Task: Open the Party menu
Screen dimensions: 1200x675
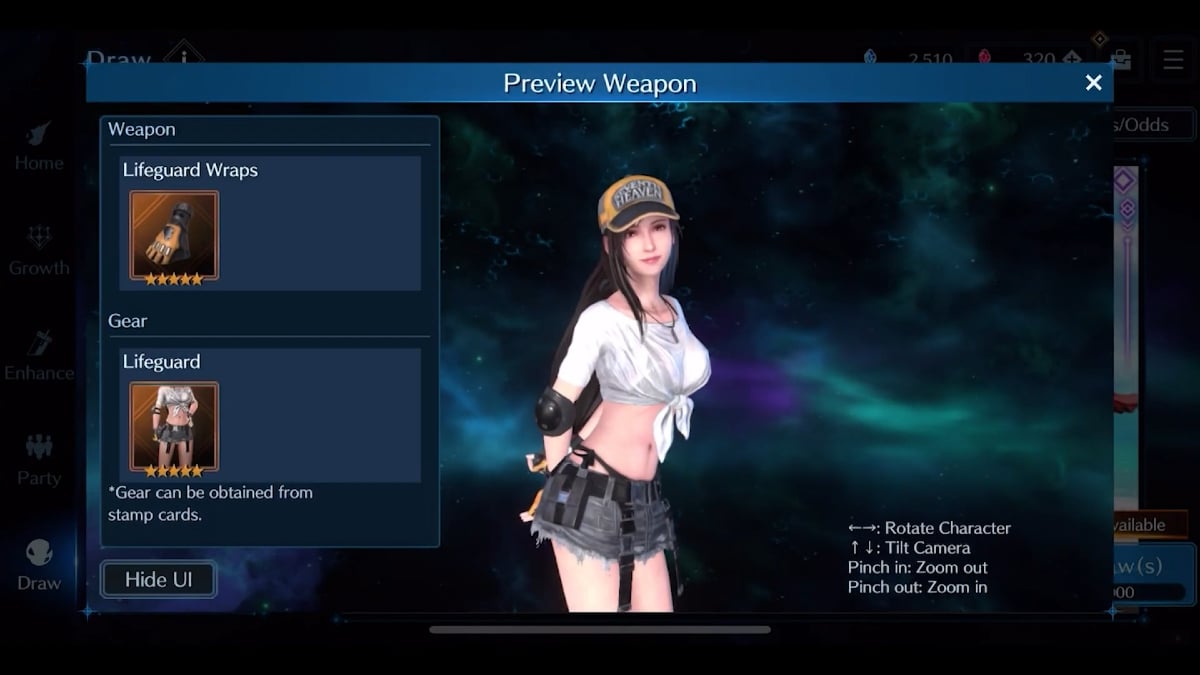Action: click(x=39, y=461)
